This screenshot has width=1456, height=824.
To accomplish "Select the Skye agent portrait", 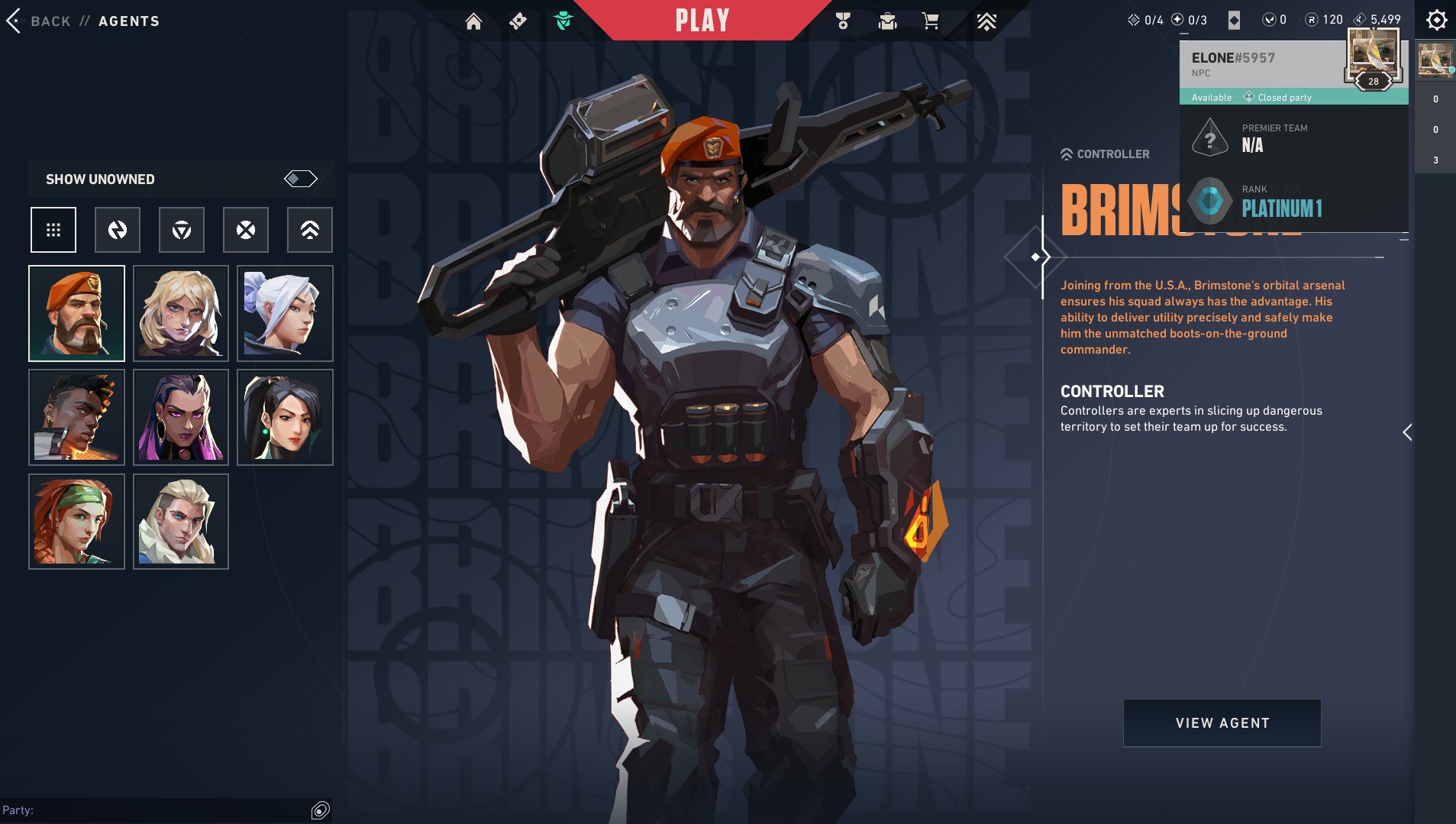I will (76, 522).
